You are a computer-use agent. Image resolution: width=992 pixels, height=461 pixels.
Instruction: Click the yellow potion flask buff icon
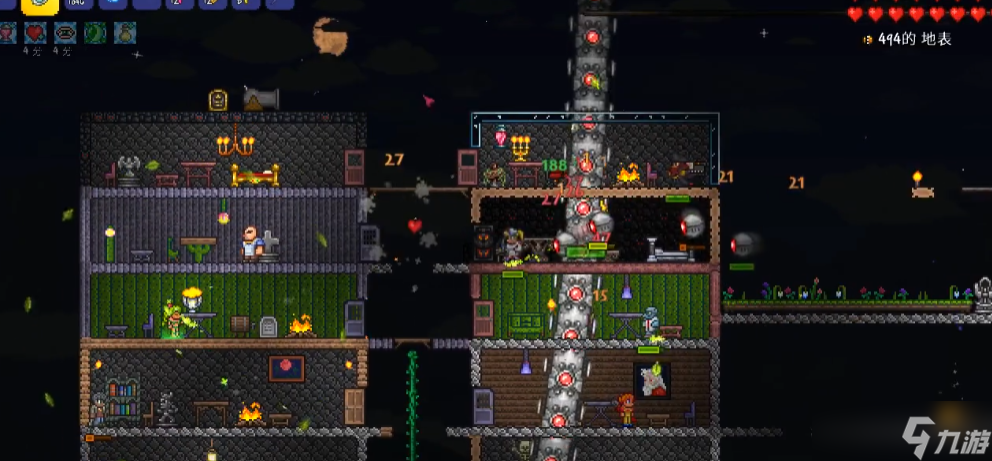[x=125, y=33]
